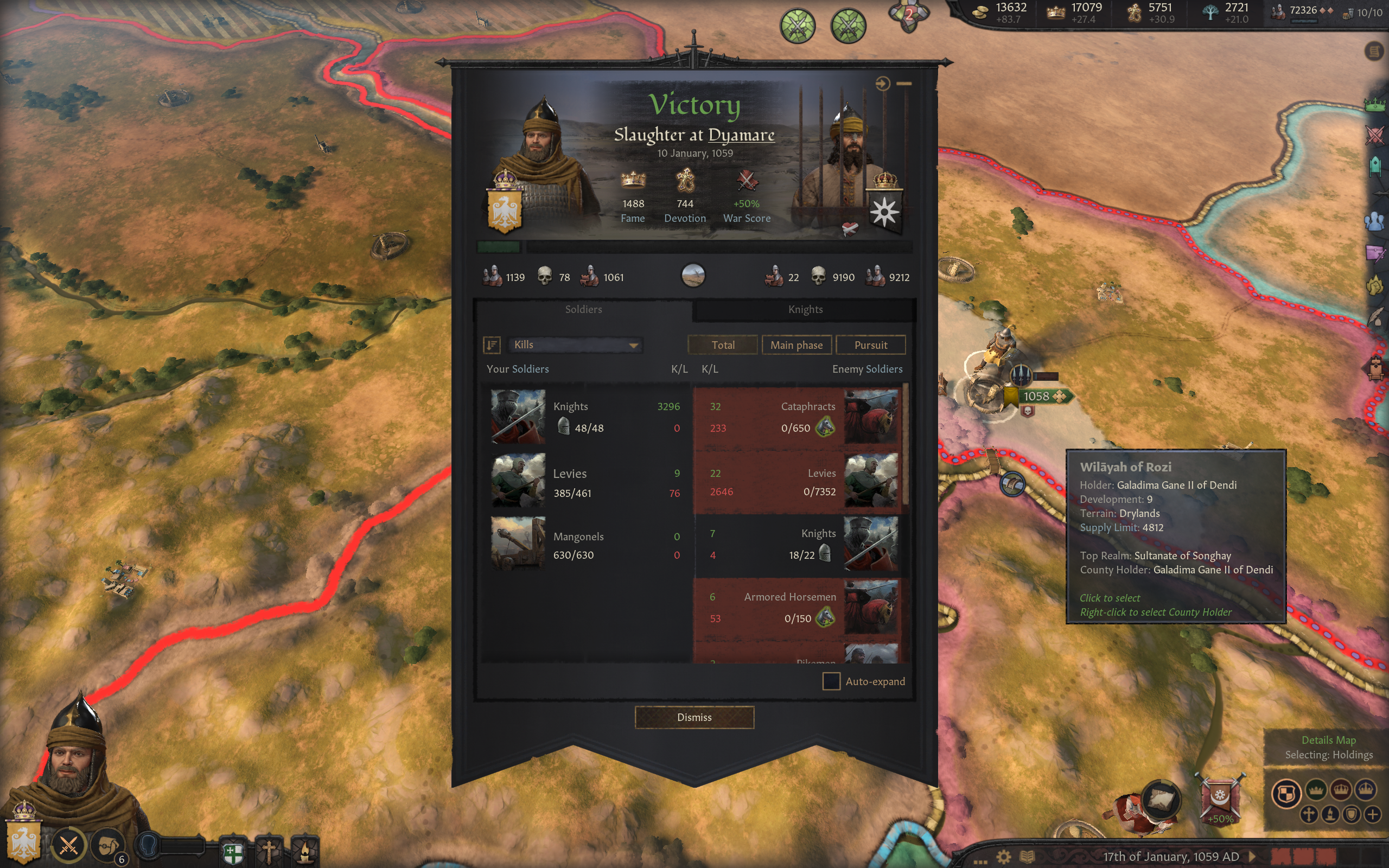Screen dimensions: 1389x868
Task: Select the Holdings realm map mode
Action: [1286, 793]
